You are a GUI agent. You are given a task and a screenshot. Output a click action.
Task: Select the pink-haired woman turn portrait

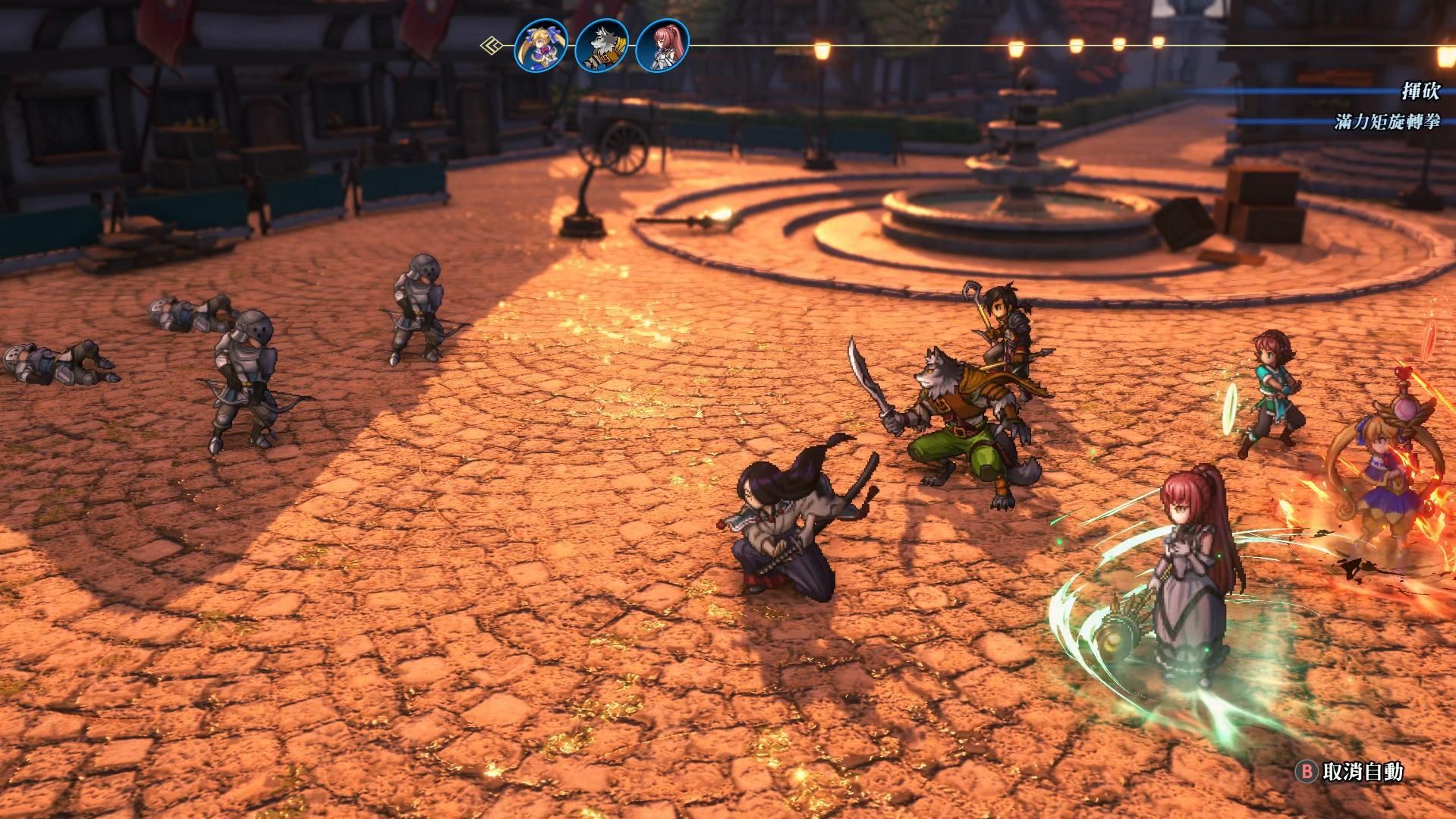662,46
